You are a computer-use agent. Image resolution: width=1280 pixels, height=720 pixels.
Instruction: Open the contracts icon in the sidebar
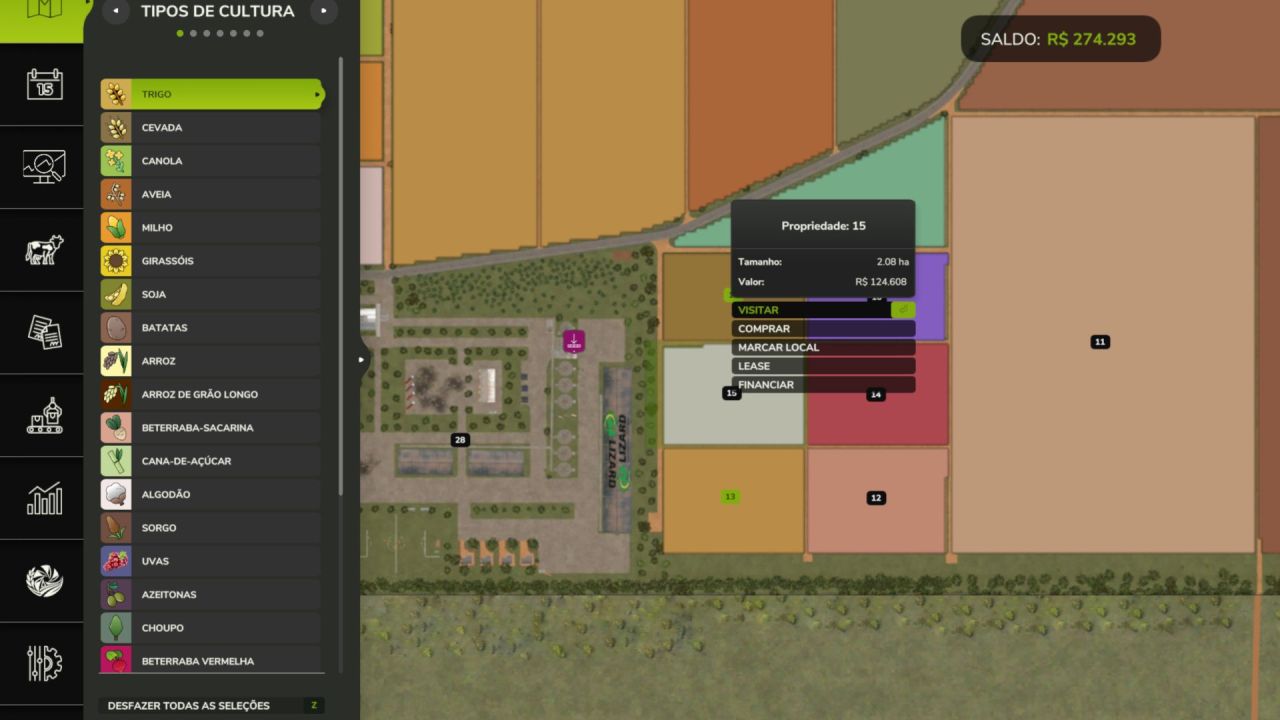(x=42, y=332)
